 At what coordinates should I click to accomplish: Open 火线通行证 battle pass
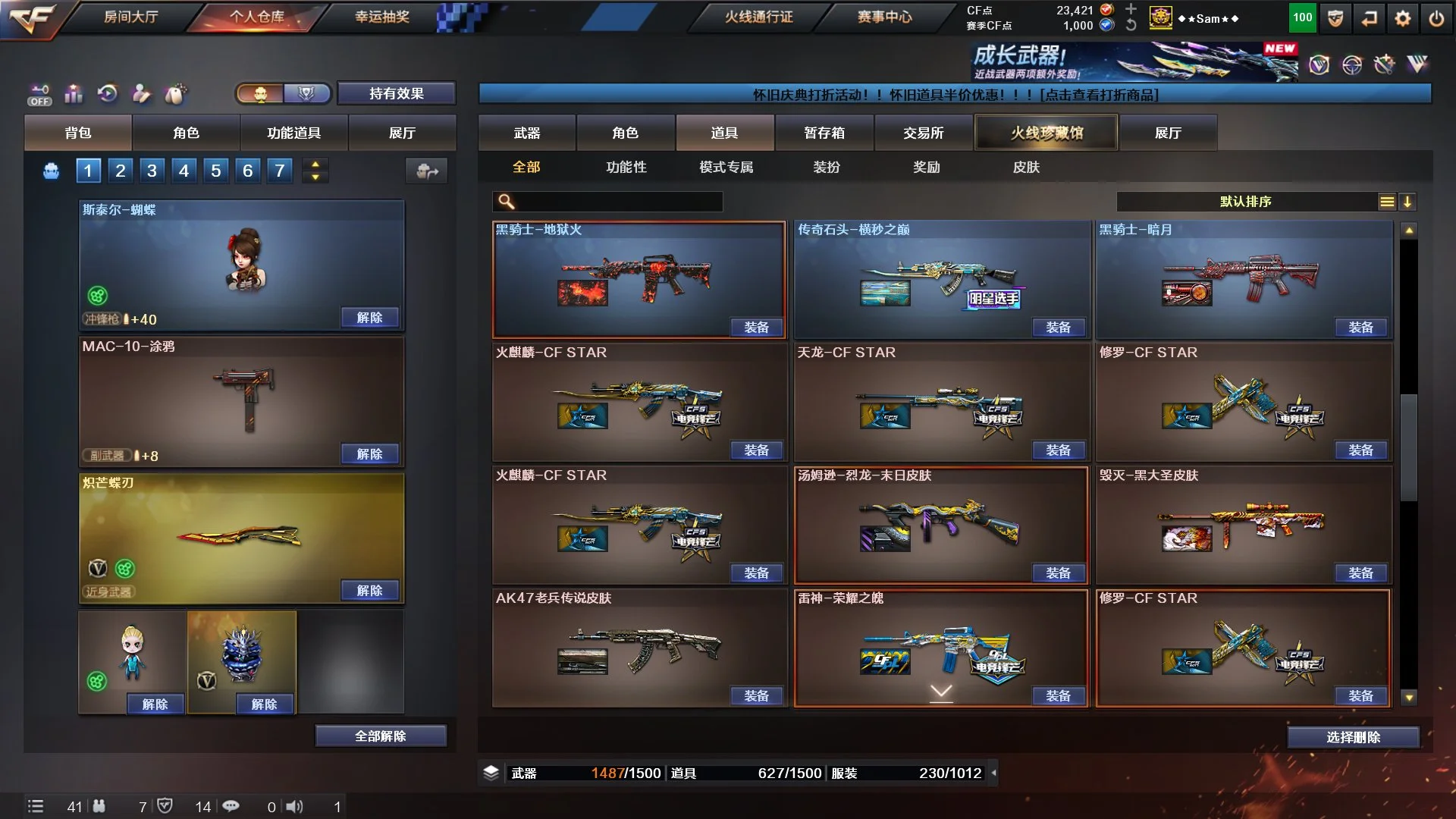click(x=758, y=17)
